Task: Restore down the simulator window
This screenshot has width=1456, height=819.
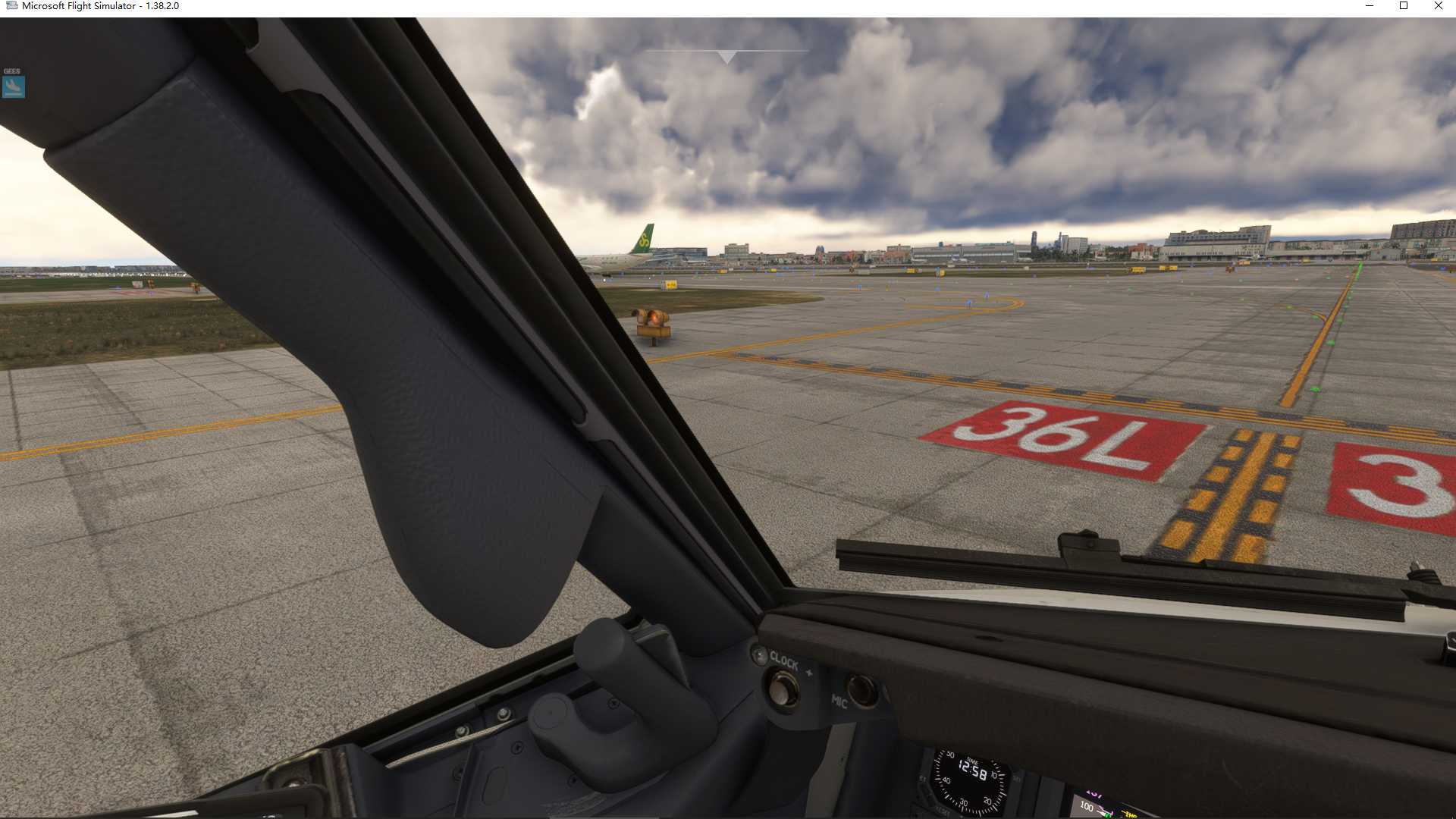Action: tap(1404, 6)
